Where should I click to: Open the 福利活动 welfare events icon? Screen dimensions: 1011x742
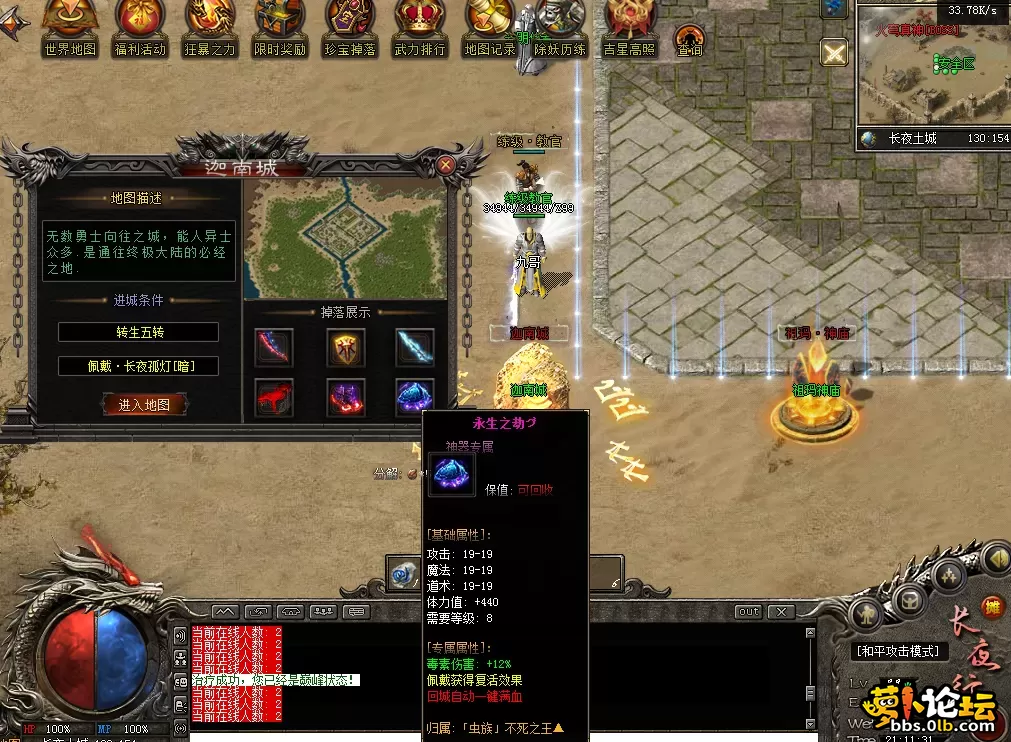(140, 27)
